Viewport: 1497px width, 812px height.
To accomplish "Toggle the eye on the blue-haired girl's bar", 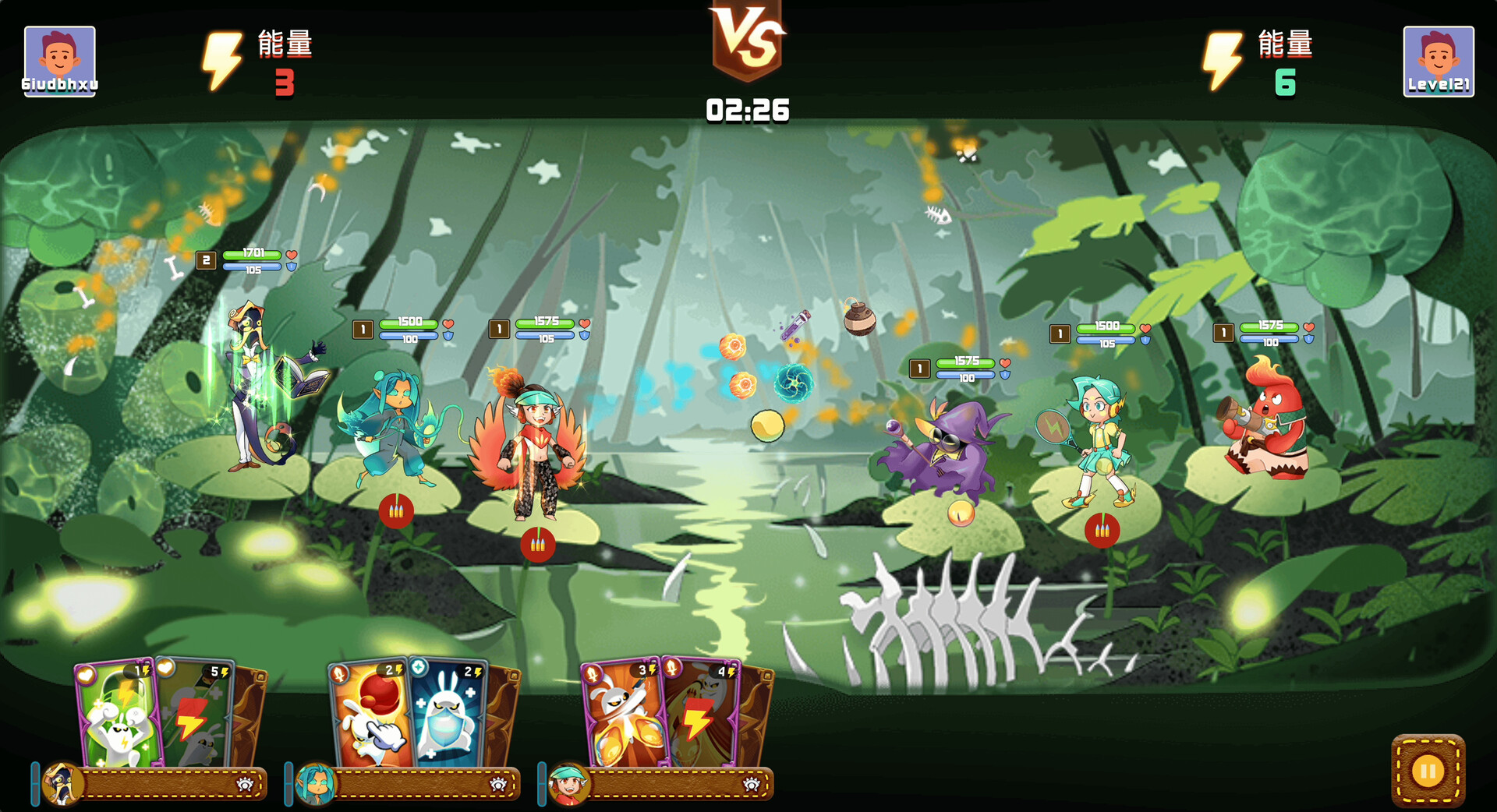I will click(500, 786).
